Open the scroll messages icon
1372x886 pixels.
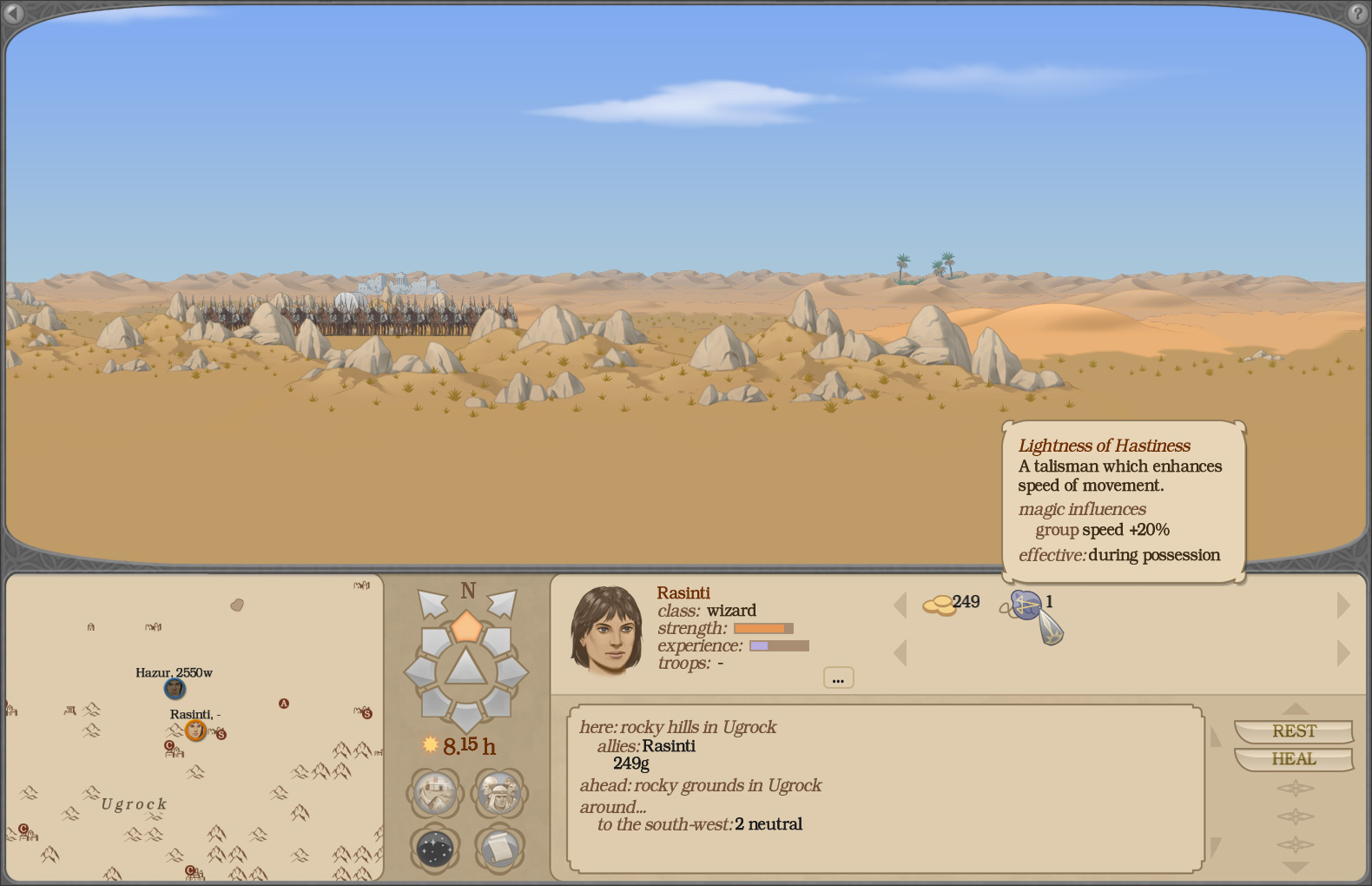[x=500, y=849]
